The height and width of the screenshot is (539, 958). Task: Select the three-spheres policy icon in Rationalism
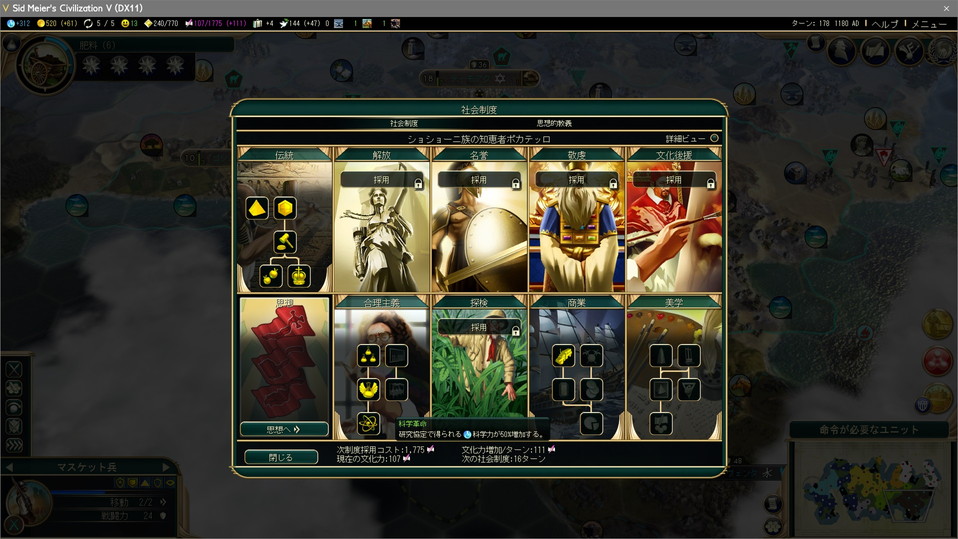pyautogui.click(x=368, y=356)
